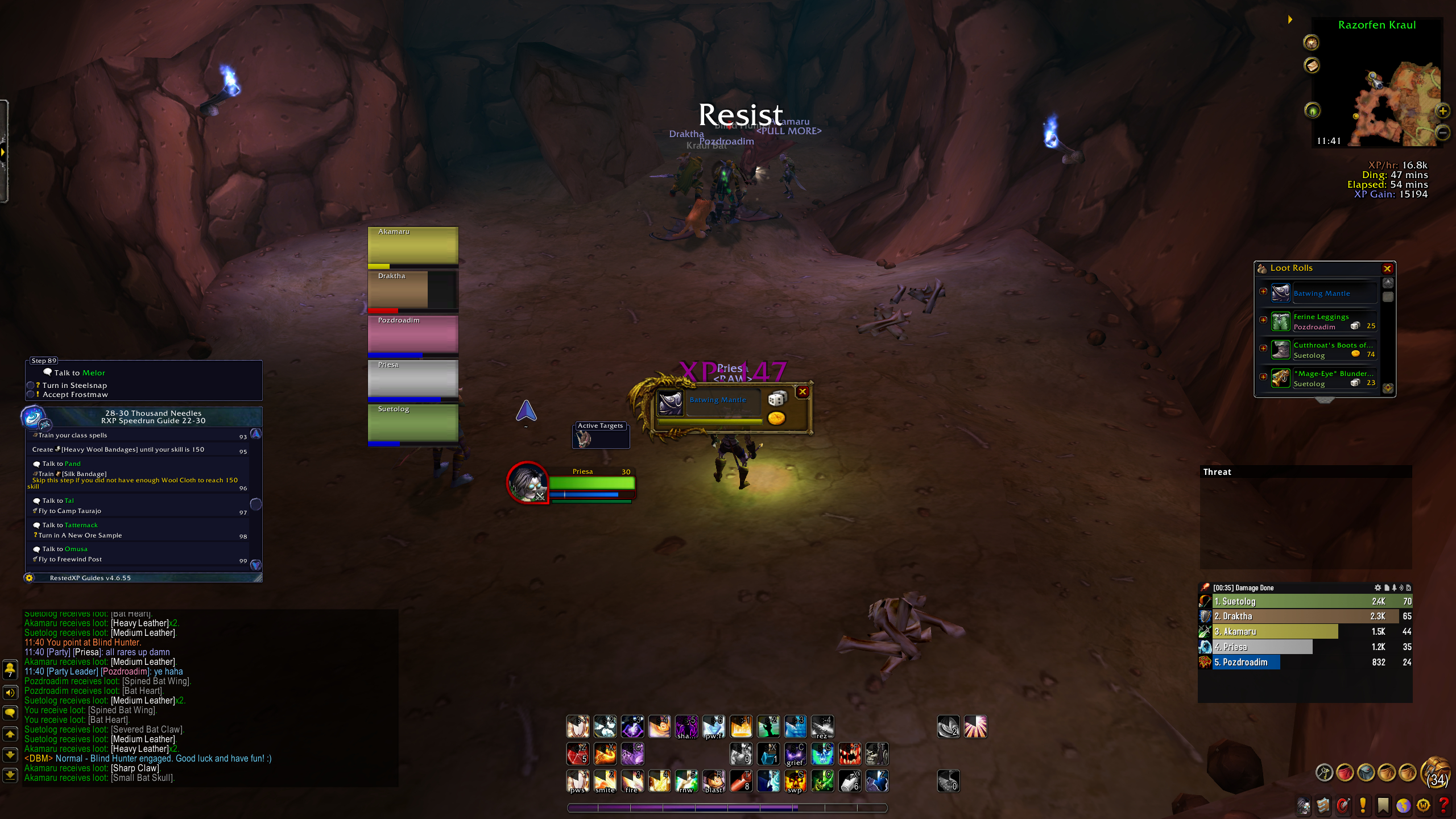Close the Loot Rolls window
1456x819 pixels.
coord(1387,268)
